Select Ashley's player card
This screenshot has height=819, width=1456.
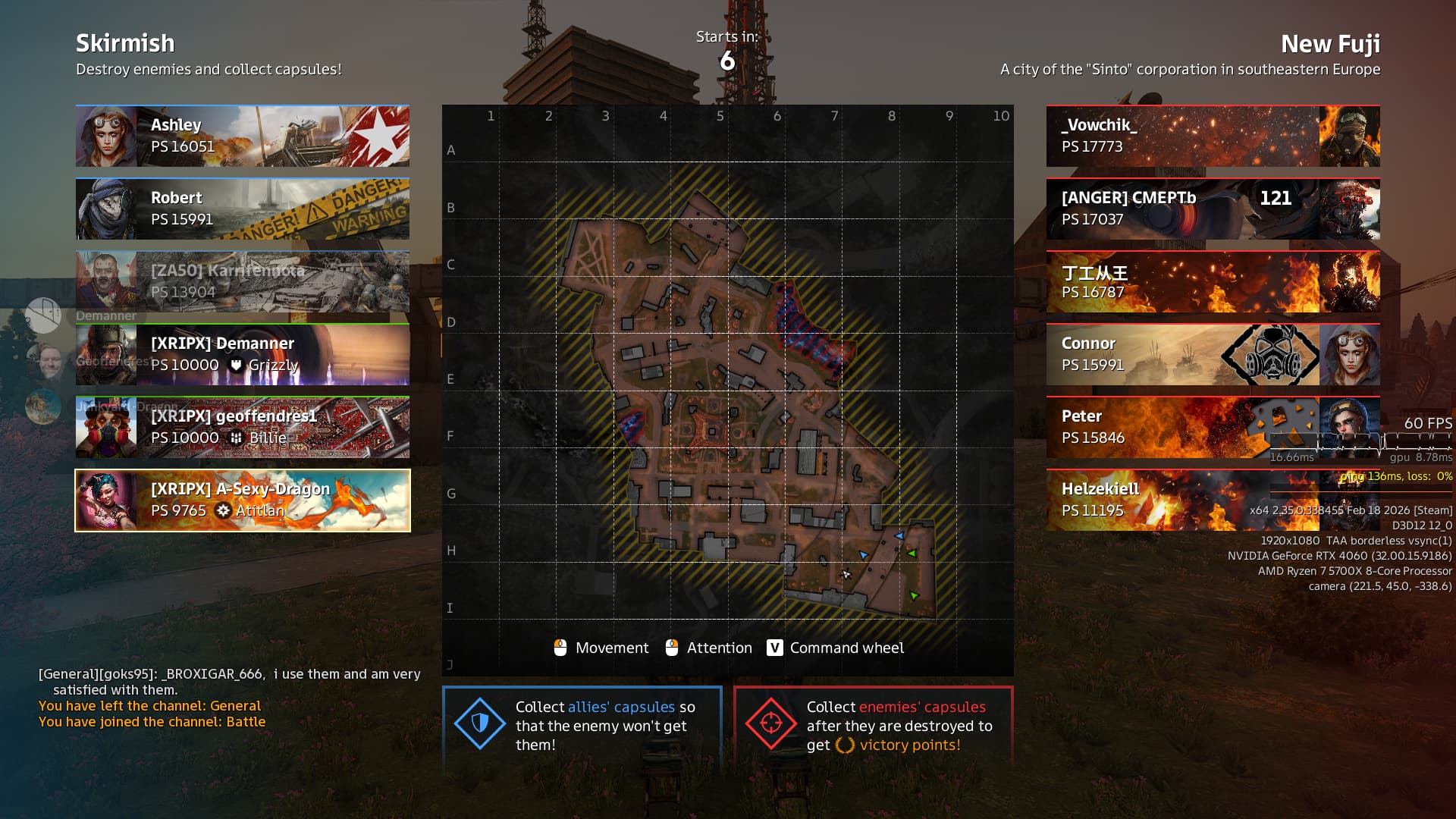(x=243, y=136)
